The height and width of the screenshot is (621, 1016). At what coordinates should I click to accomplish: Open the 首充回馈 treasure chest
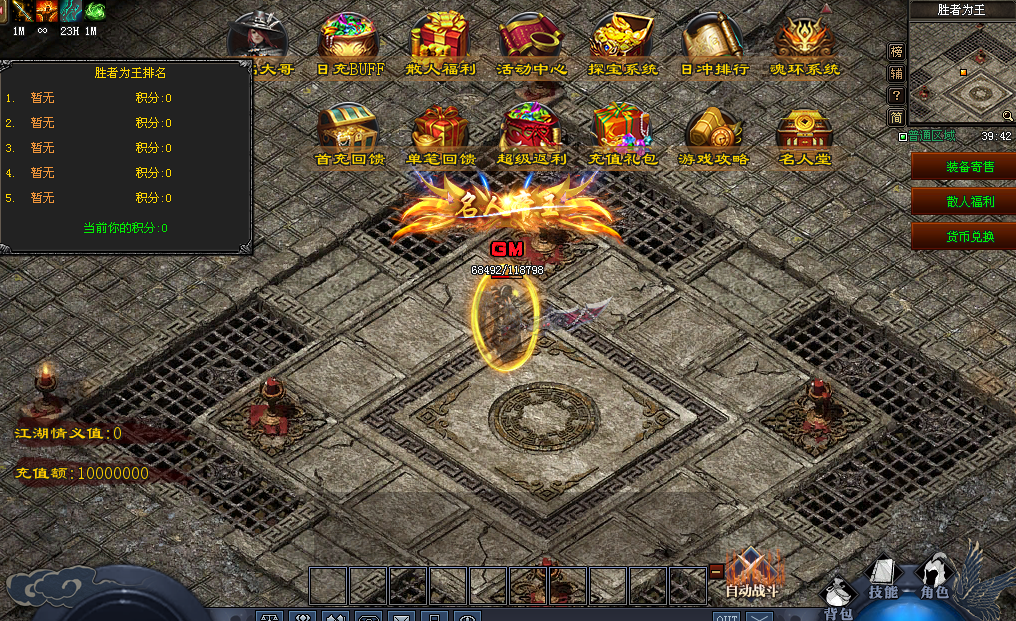point(349,130)
